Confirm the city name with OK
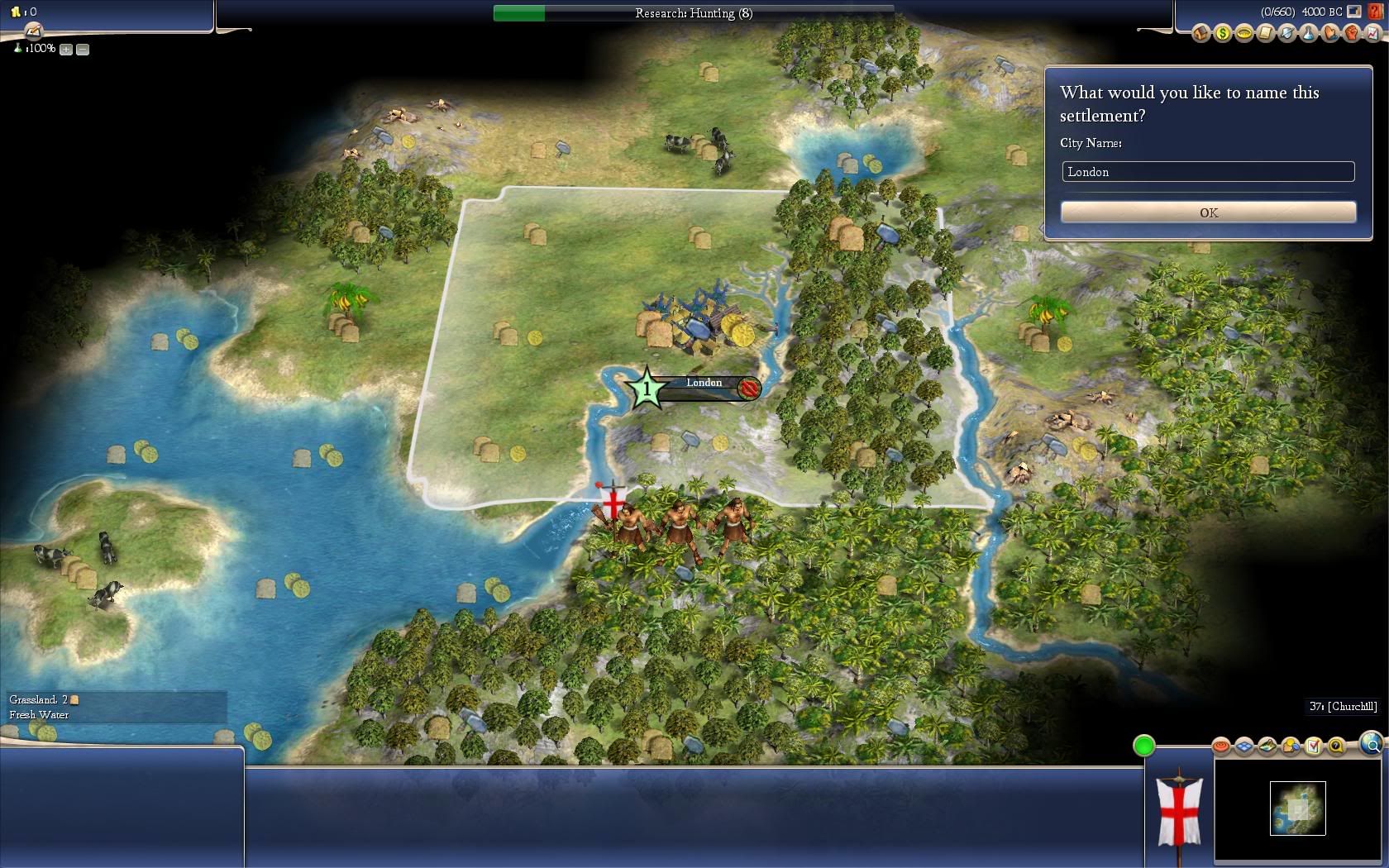 [x=1208, y=212]
